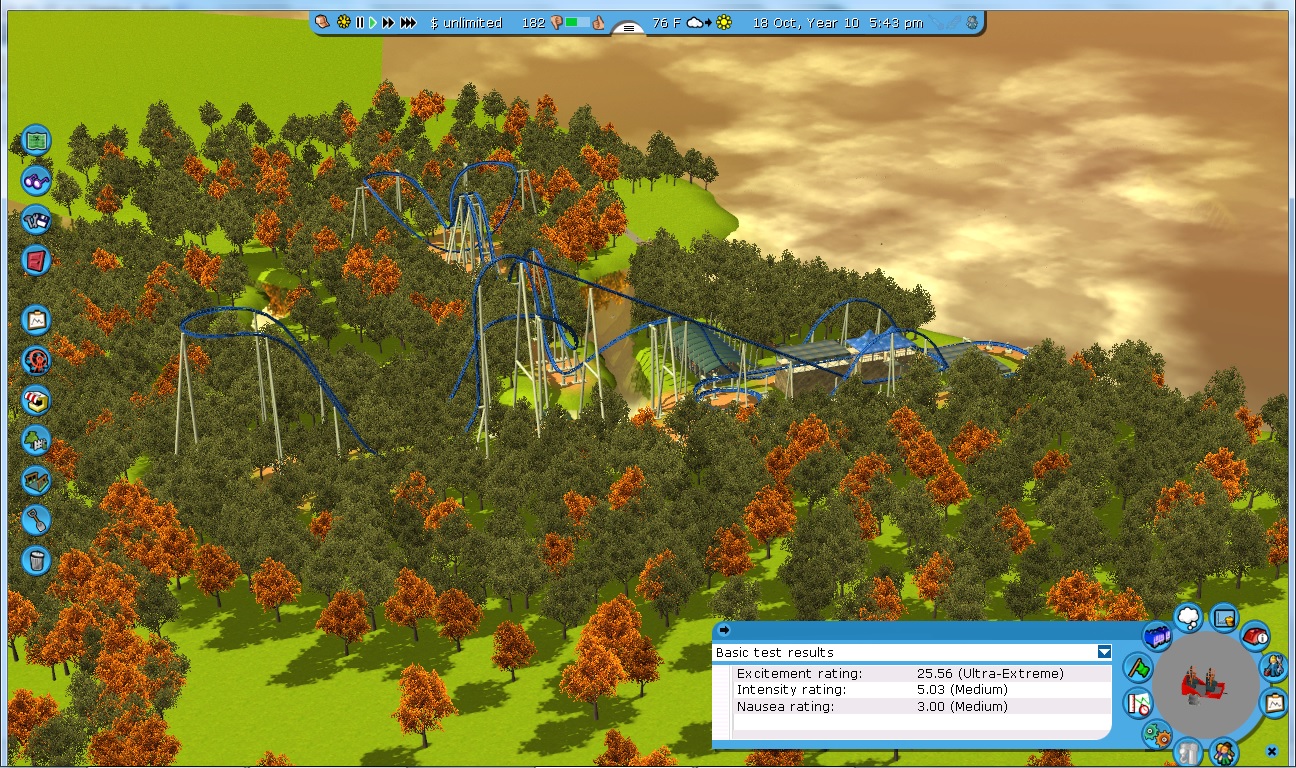Expand the top status bar handle
The height and width of the screenshot is (768, 1296).
[628, 28]
